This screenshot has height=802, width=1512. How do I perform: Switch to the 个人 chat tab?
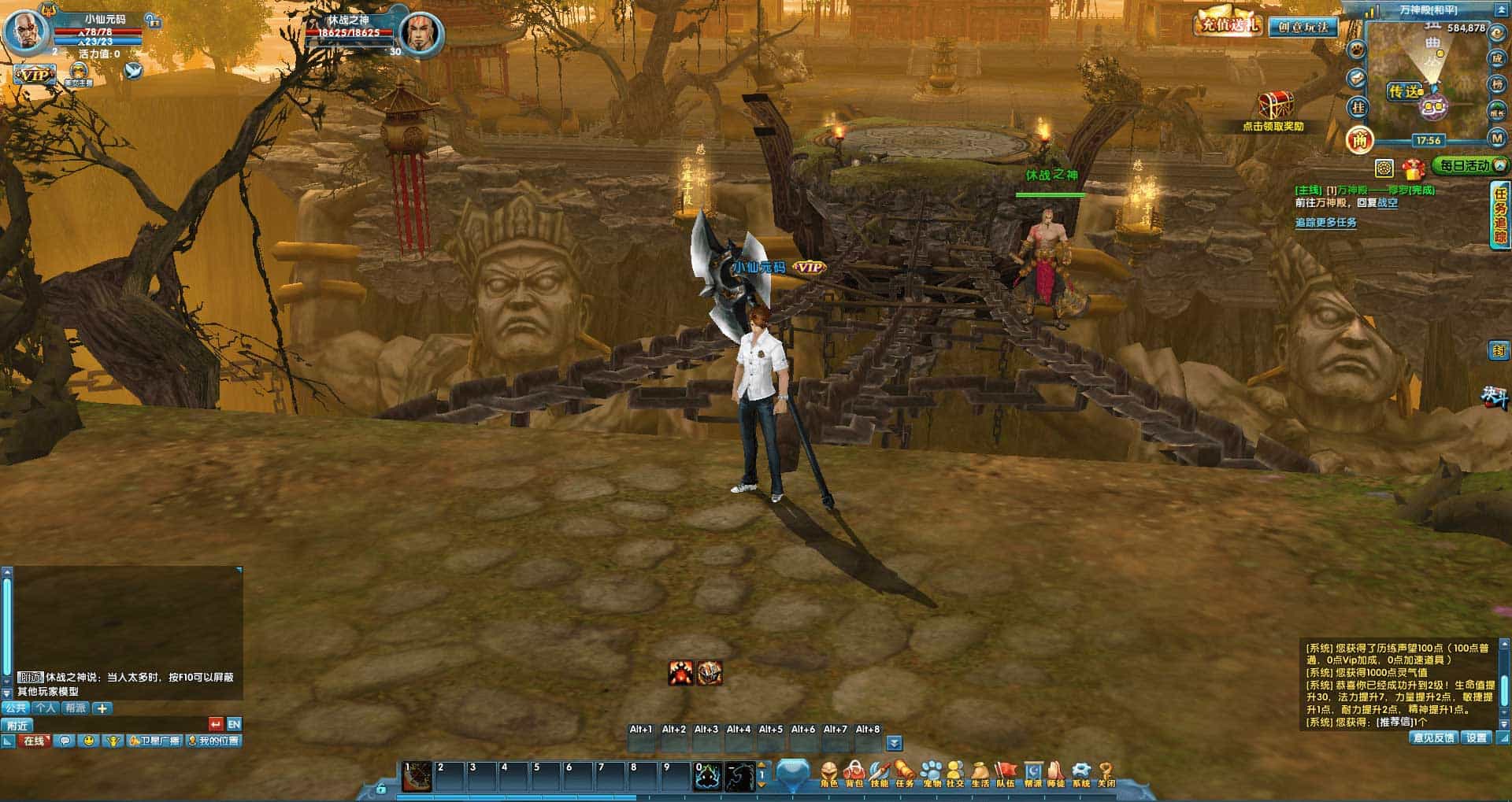pyautogui.click(x=45, y=708)
